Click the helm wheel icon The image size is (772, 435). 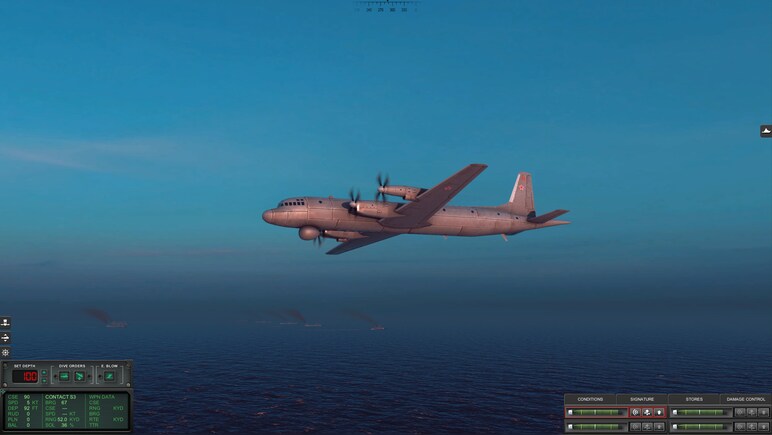[5, 352]
